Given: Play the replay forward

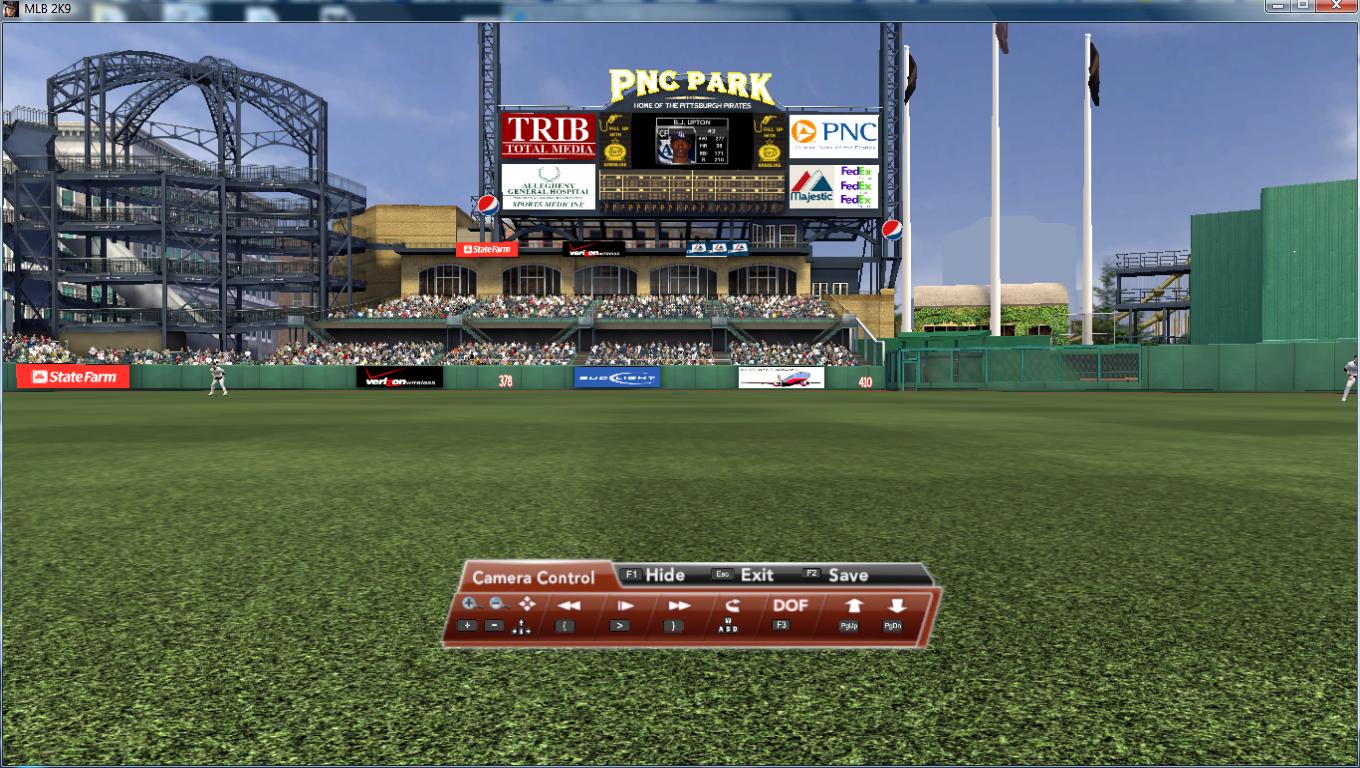Looking at the screenshot, I should point(625,605).
